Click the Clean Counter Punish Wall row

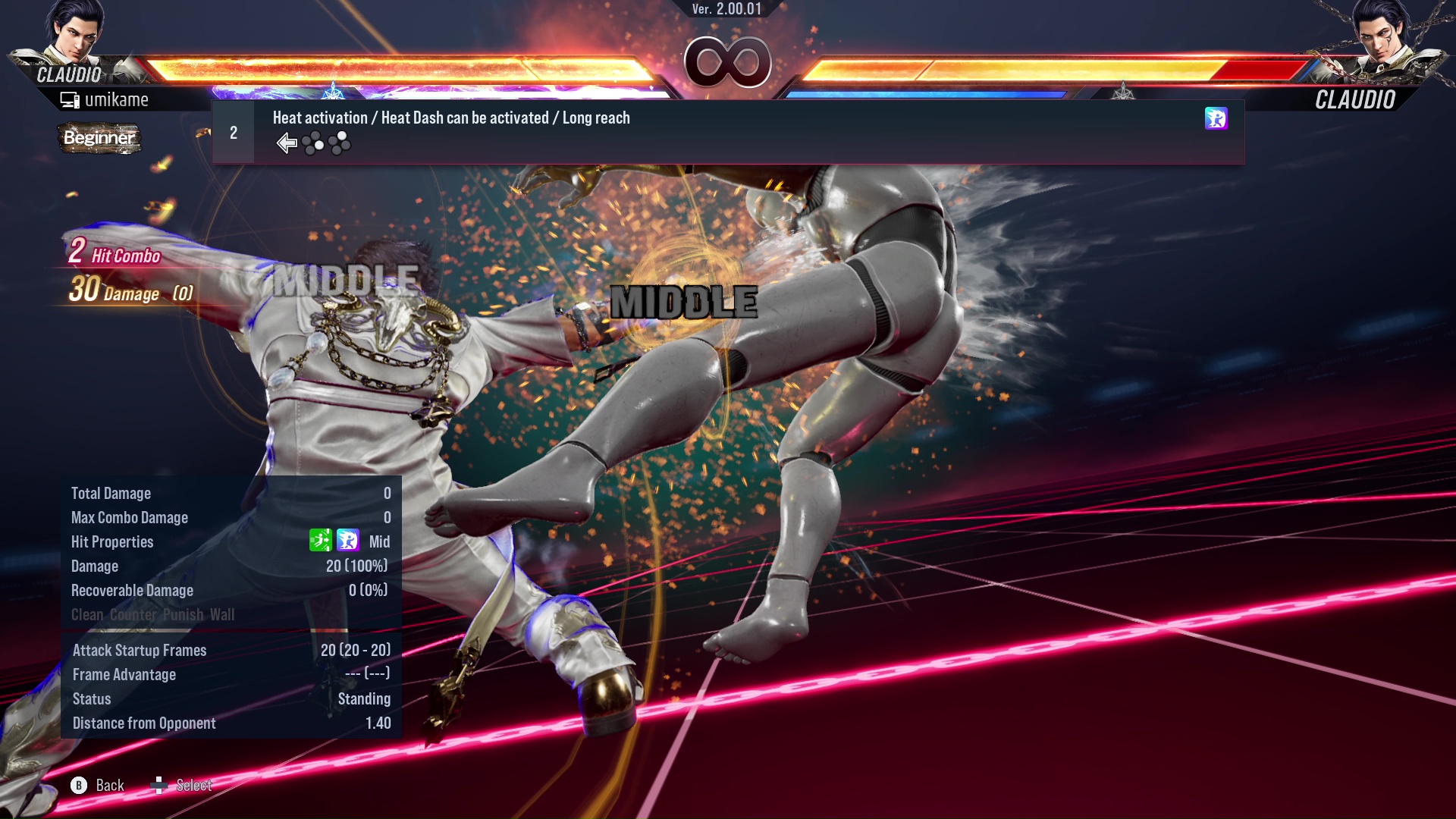click(153, 615)
